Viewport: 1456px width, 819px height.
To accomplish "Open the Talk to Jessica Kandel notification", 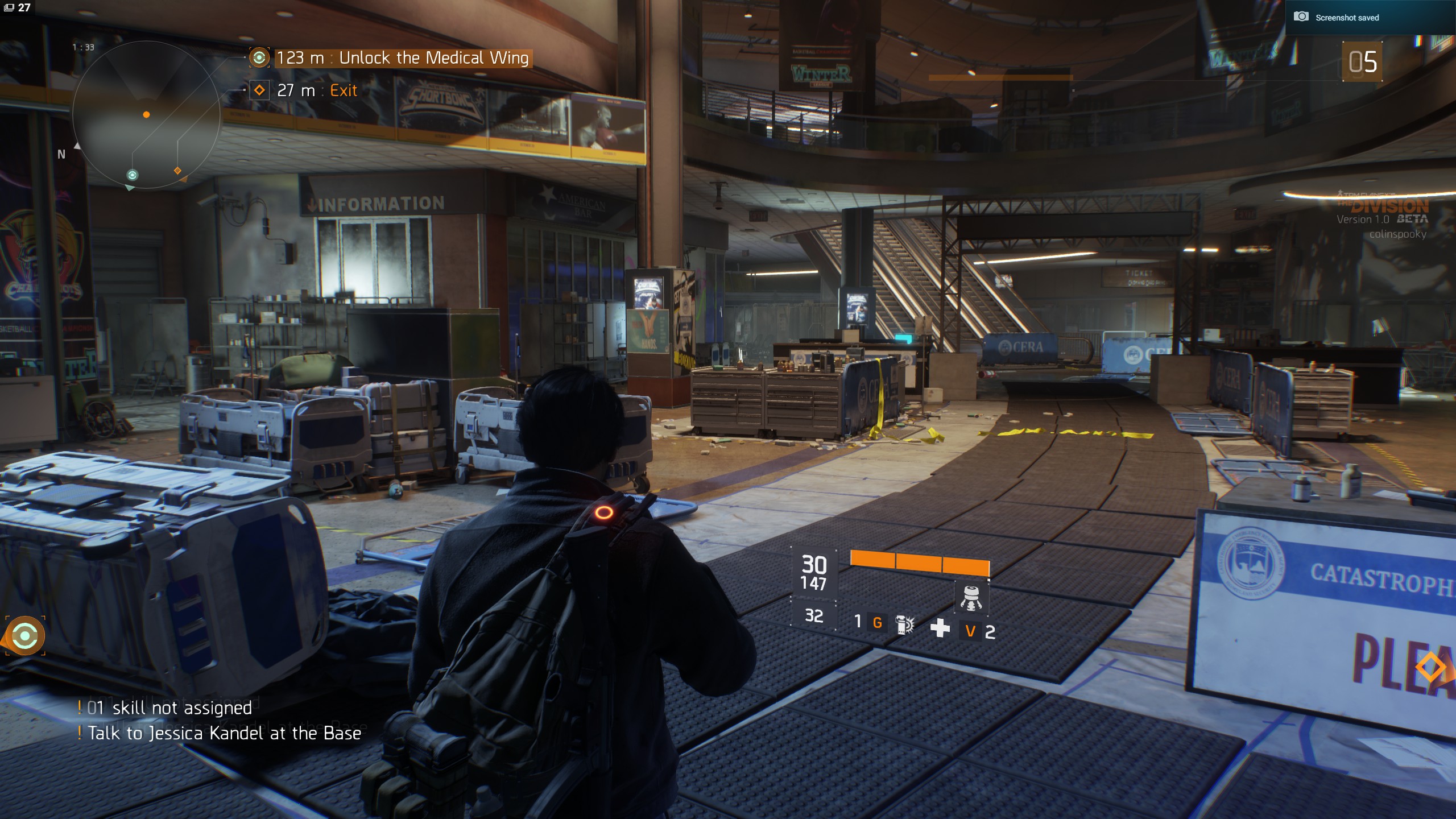I will click(224, 733).
